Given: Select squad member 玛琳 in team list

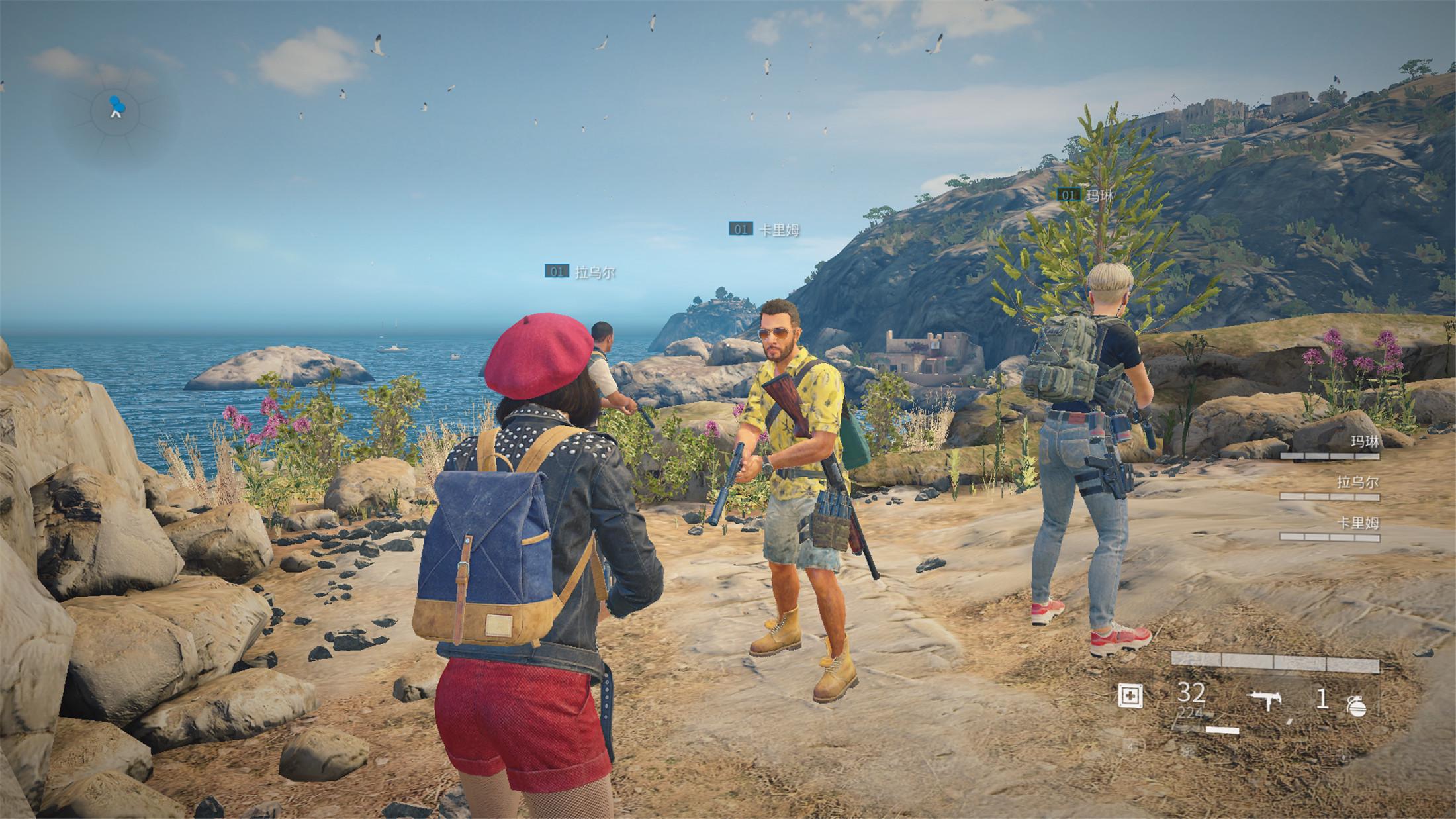Looking at the screenshot, I should [1363, 442].
